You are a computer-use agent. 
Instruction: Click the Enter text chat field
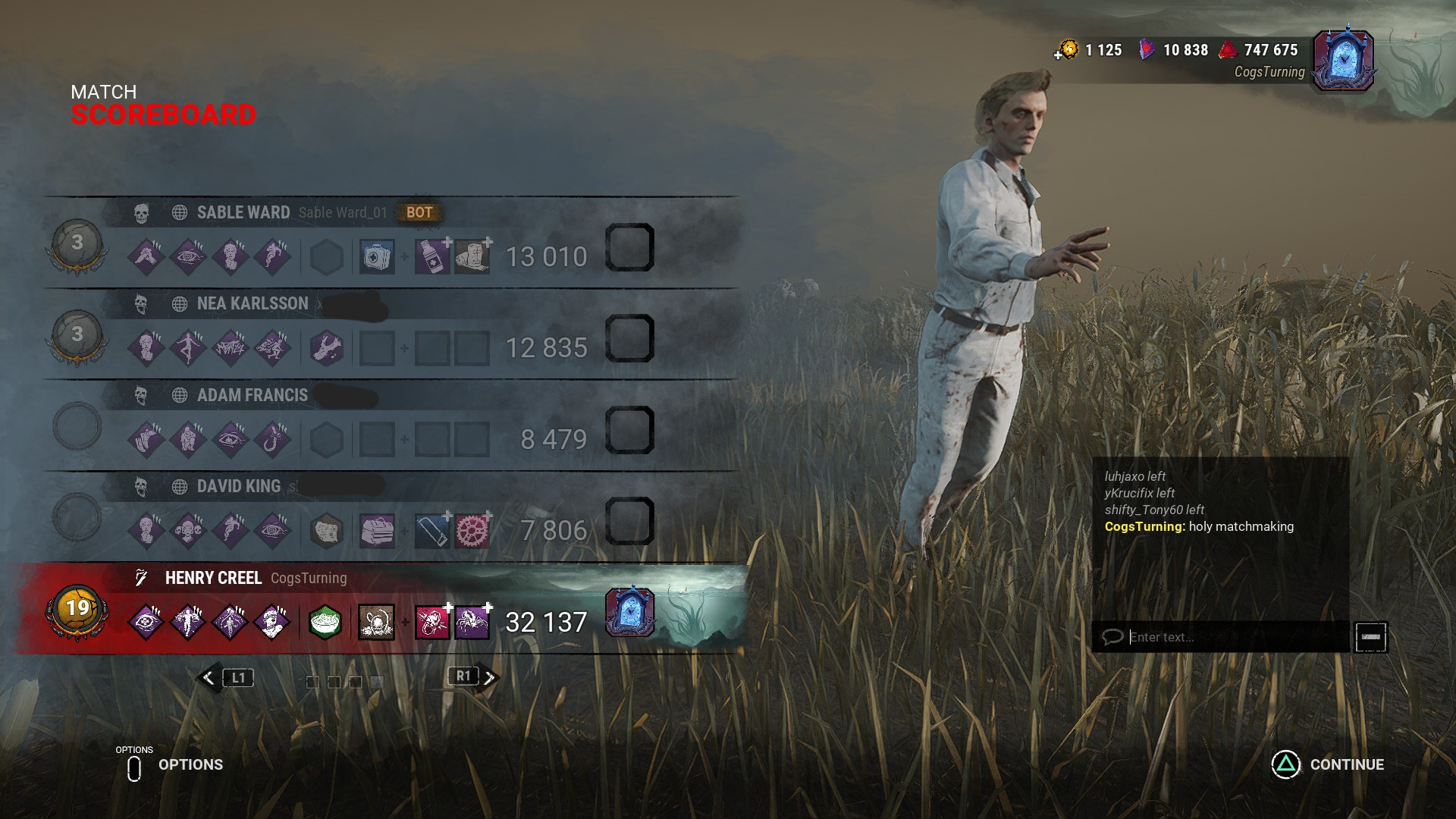[1221, 637]
